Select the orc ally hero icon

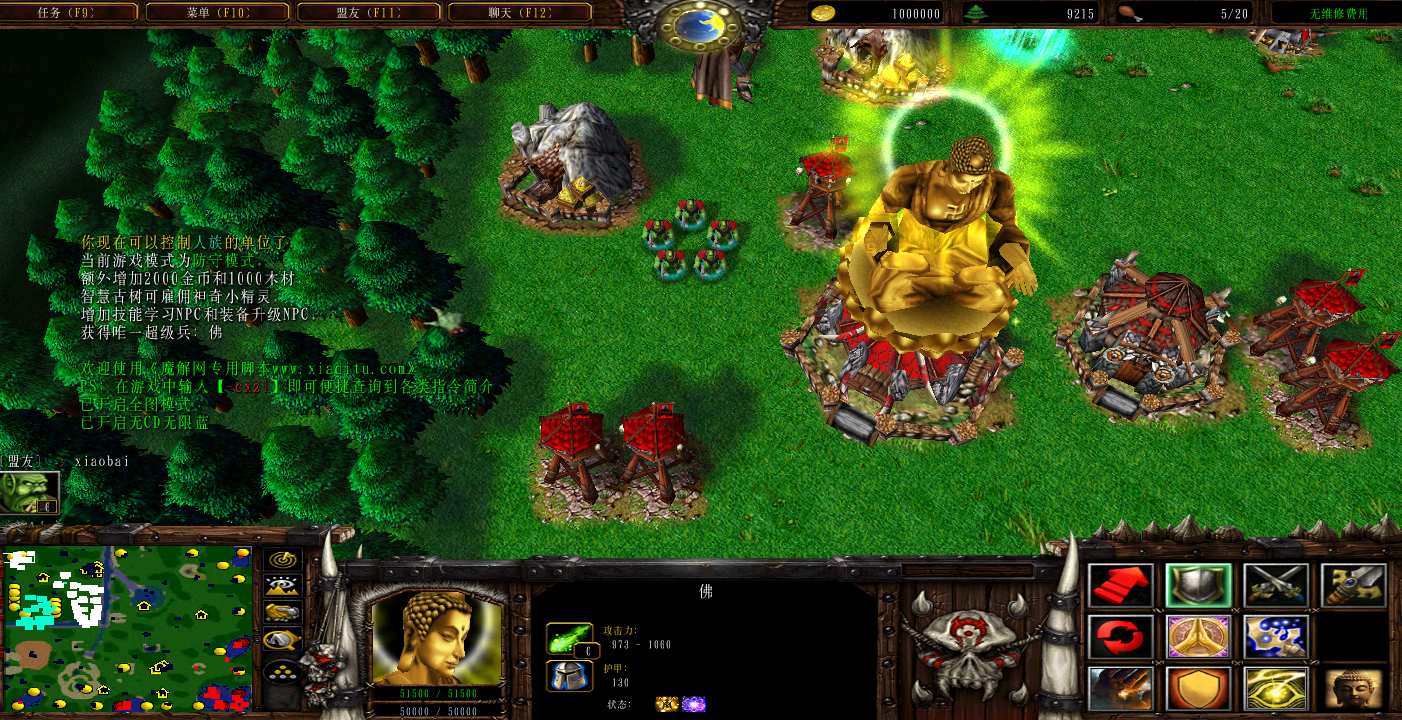pos(29,492)
